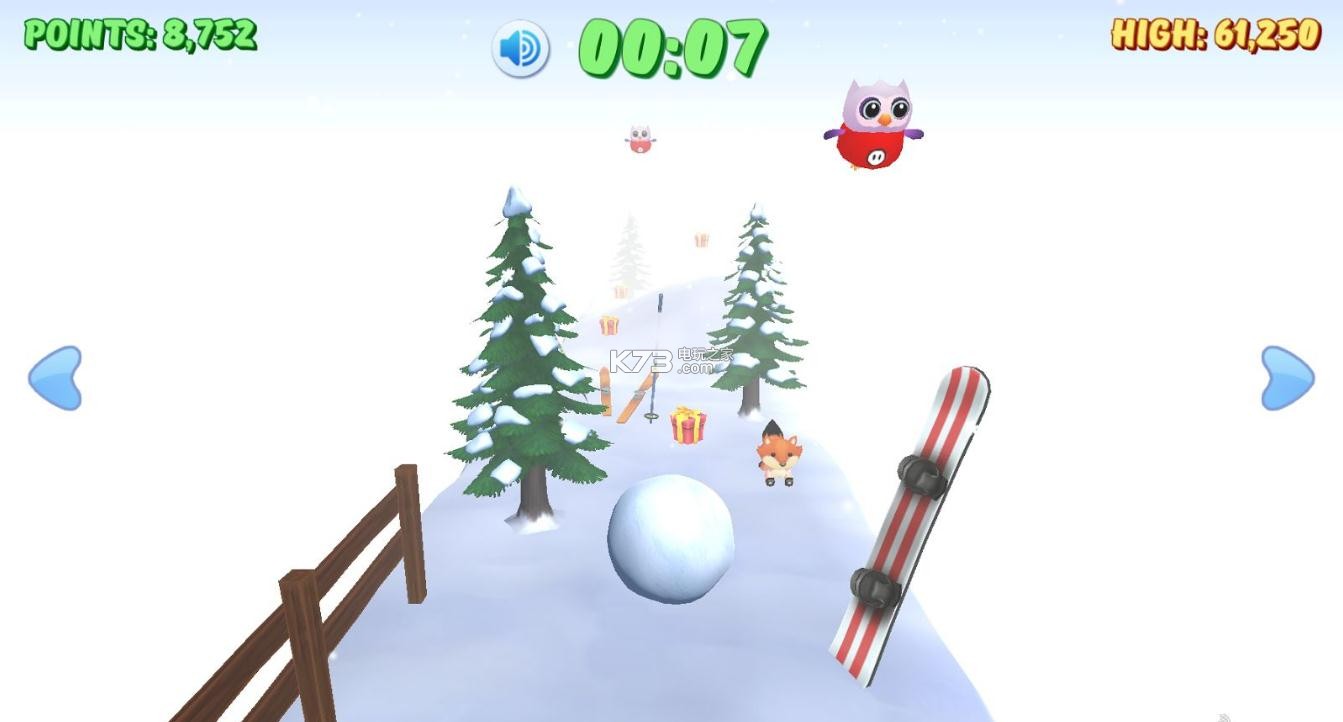Tap the small floating owl
Screen dimensions: 1343x722
pyautogui.click(x=641, y=138)
